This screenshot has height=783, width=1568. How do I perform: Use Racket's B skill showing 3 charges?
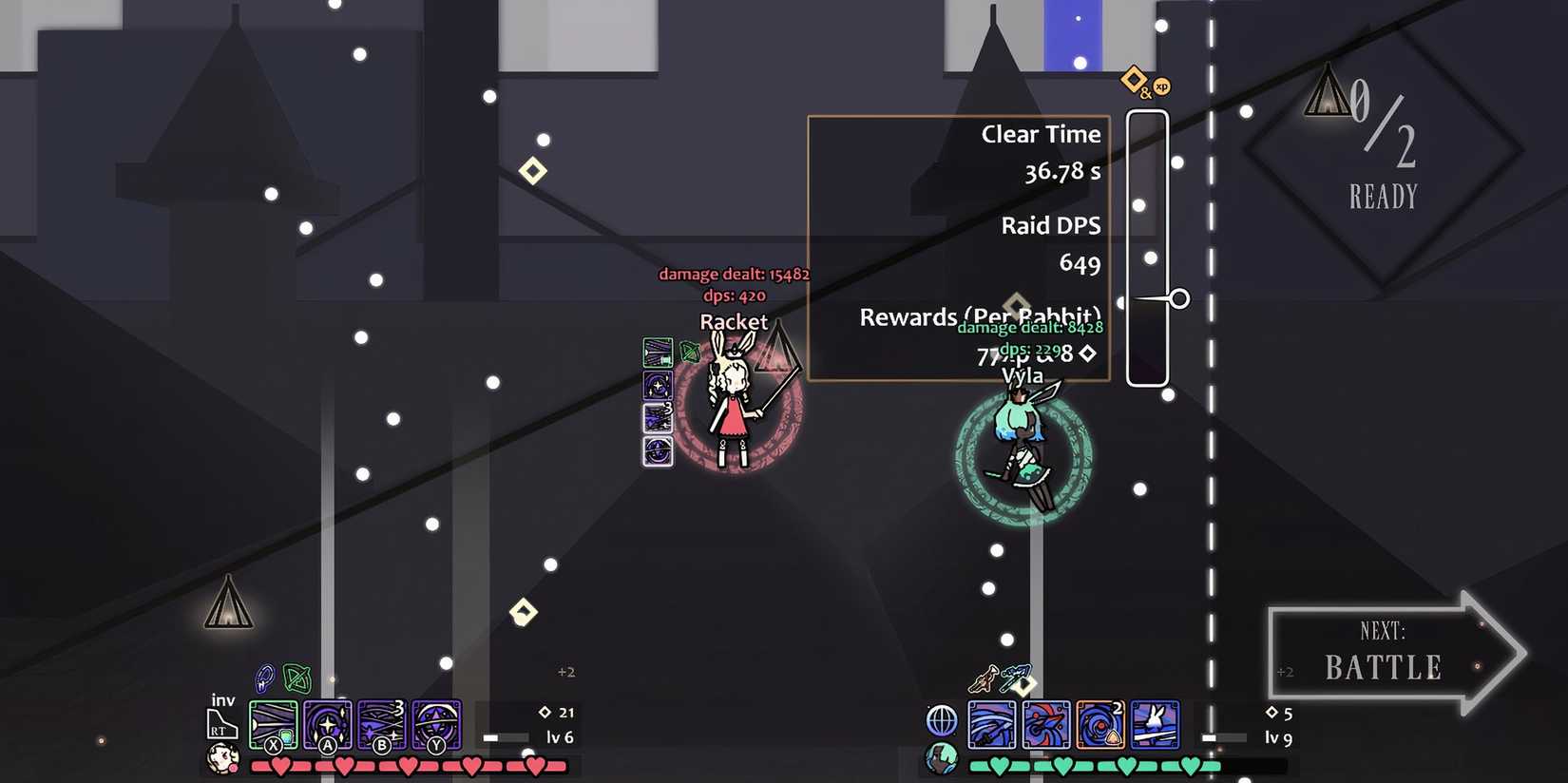[383, 724]
